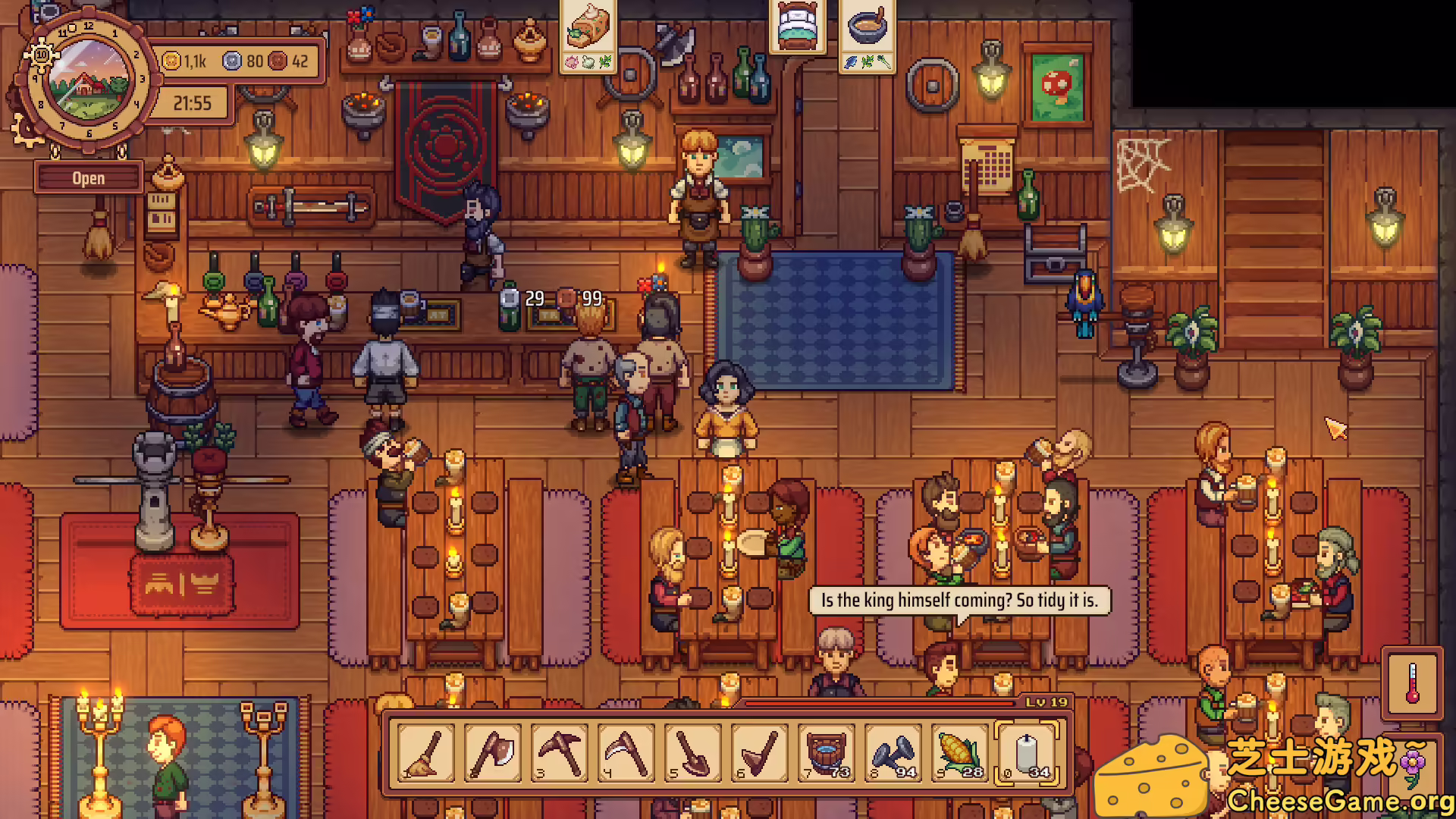1456x819 pixels.
Task: Select the corn stack in hotbar slot 9
Action: 960,753
